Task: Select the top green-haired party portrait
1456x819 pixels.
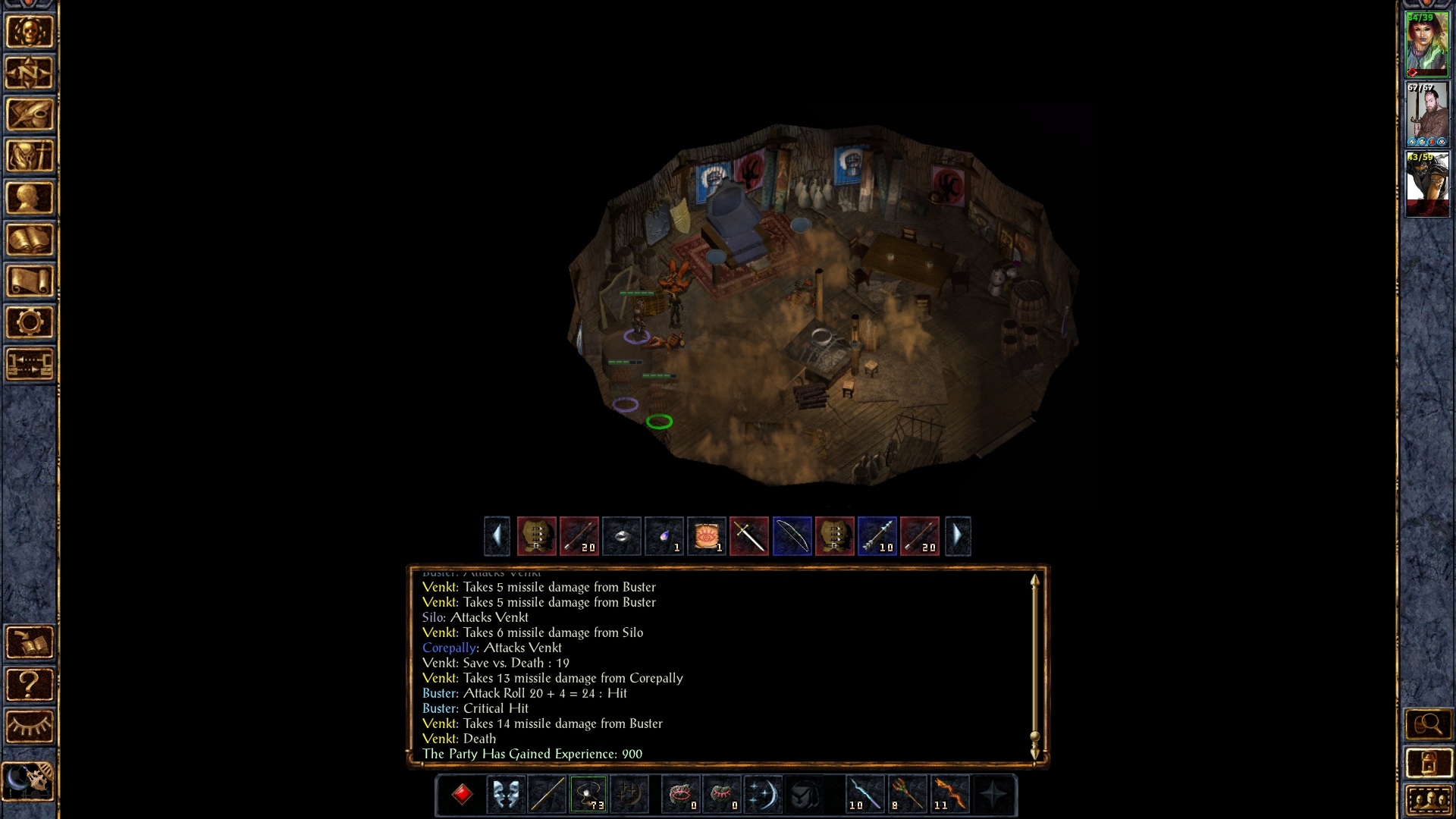Action: (1427, 44)
